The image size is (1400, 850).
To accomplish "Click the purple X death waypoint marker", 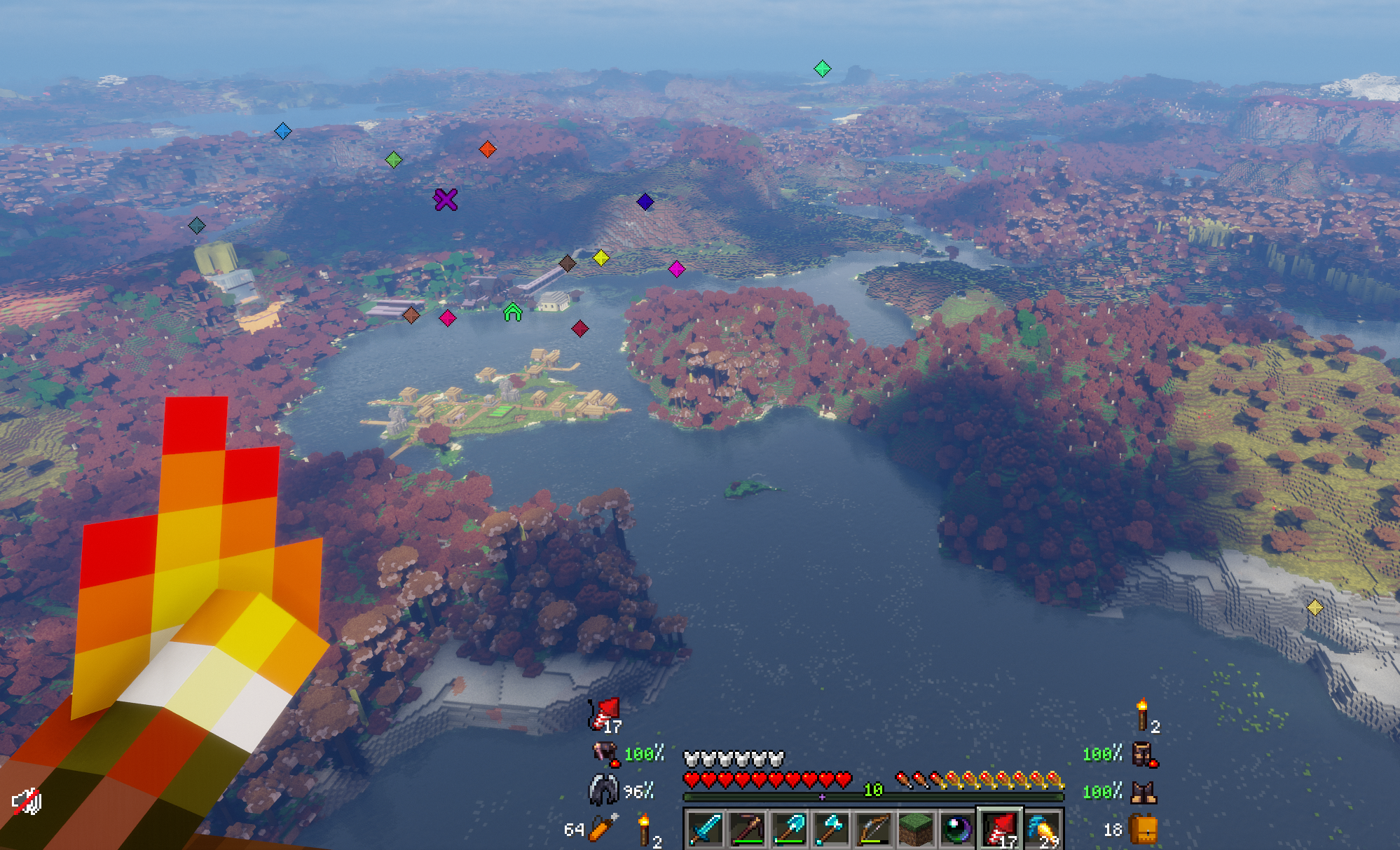I will tap(446, 200).
